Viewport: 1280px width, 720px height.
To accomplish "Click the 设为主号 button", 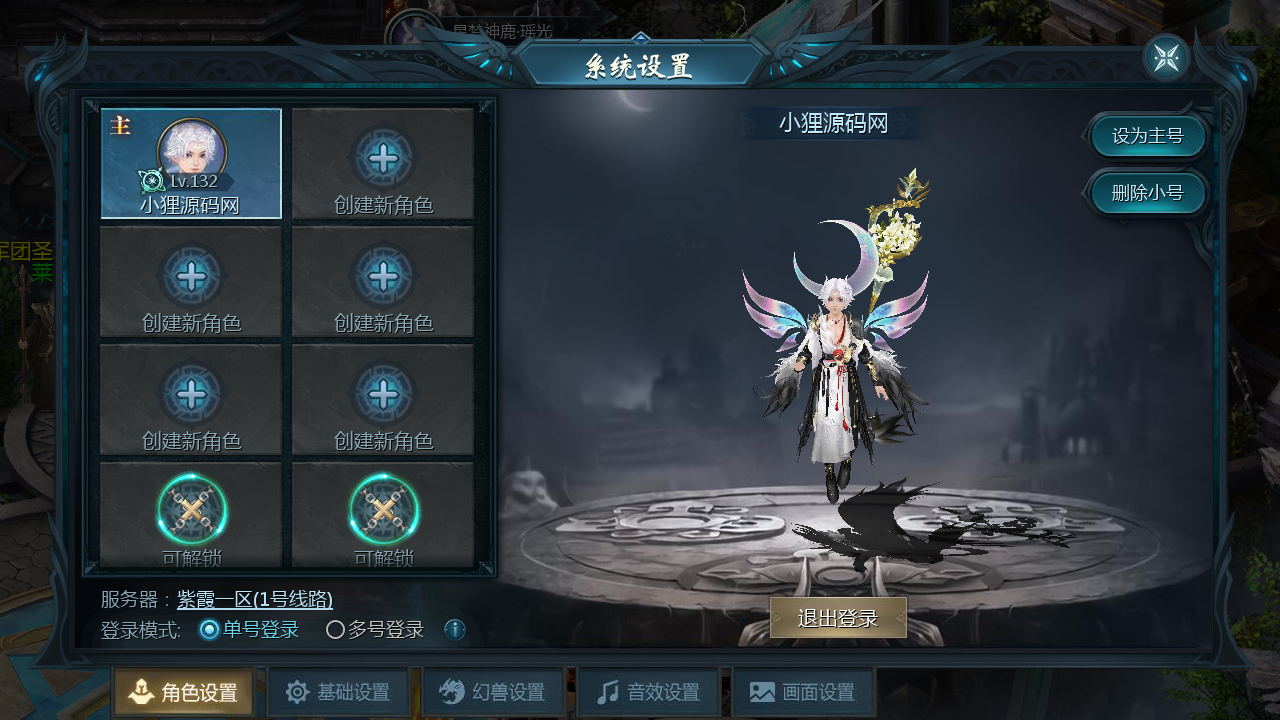I will point(1147,136).
